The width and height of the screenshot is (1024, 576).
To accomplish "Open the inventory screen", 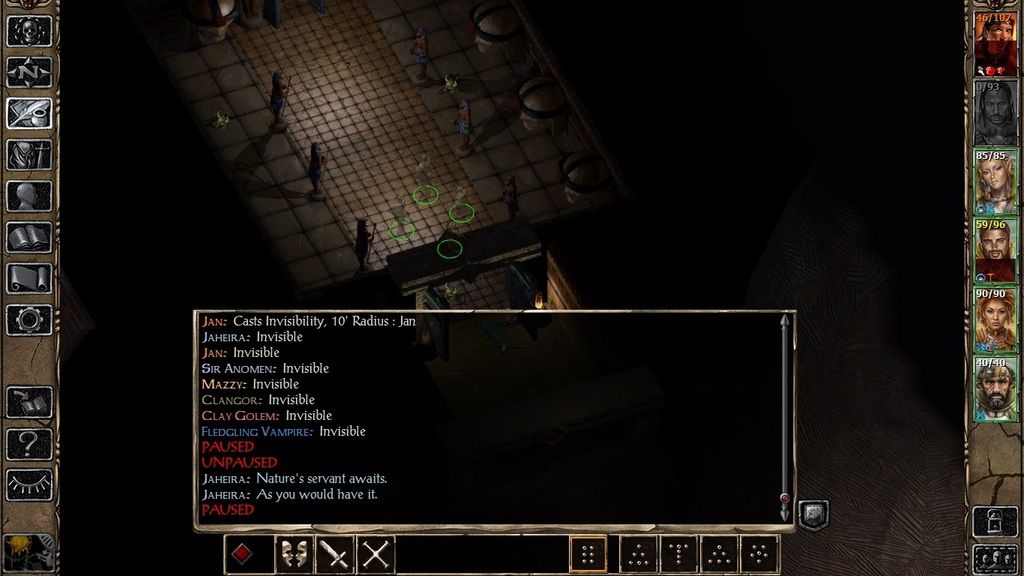I will point(29,154).
